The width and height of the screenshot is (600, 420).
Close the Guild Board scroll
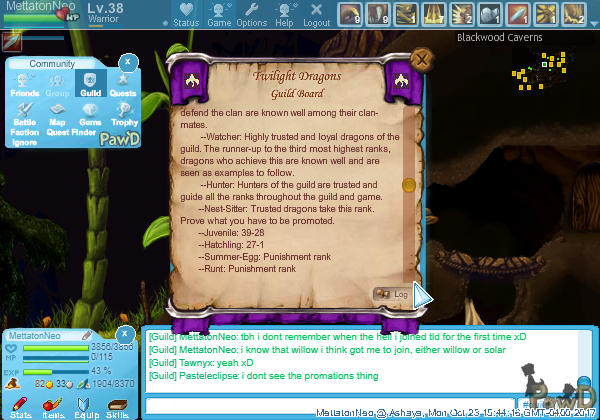(422, 59)
